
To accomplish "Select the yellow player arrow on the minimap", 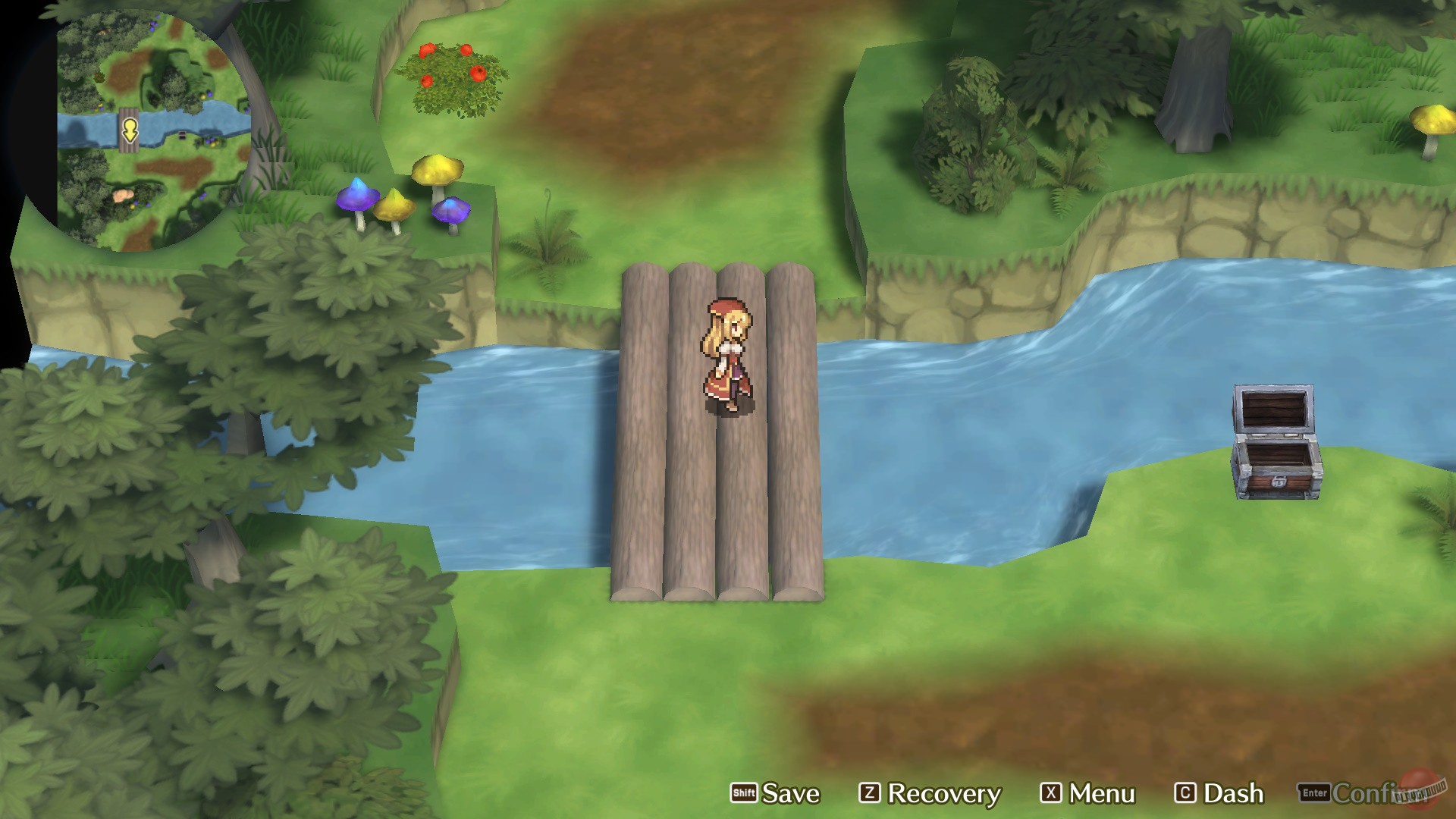I will click(130, 130).
